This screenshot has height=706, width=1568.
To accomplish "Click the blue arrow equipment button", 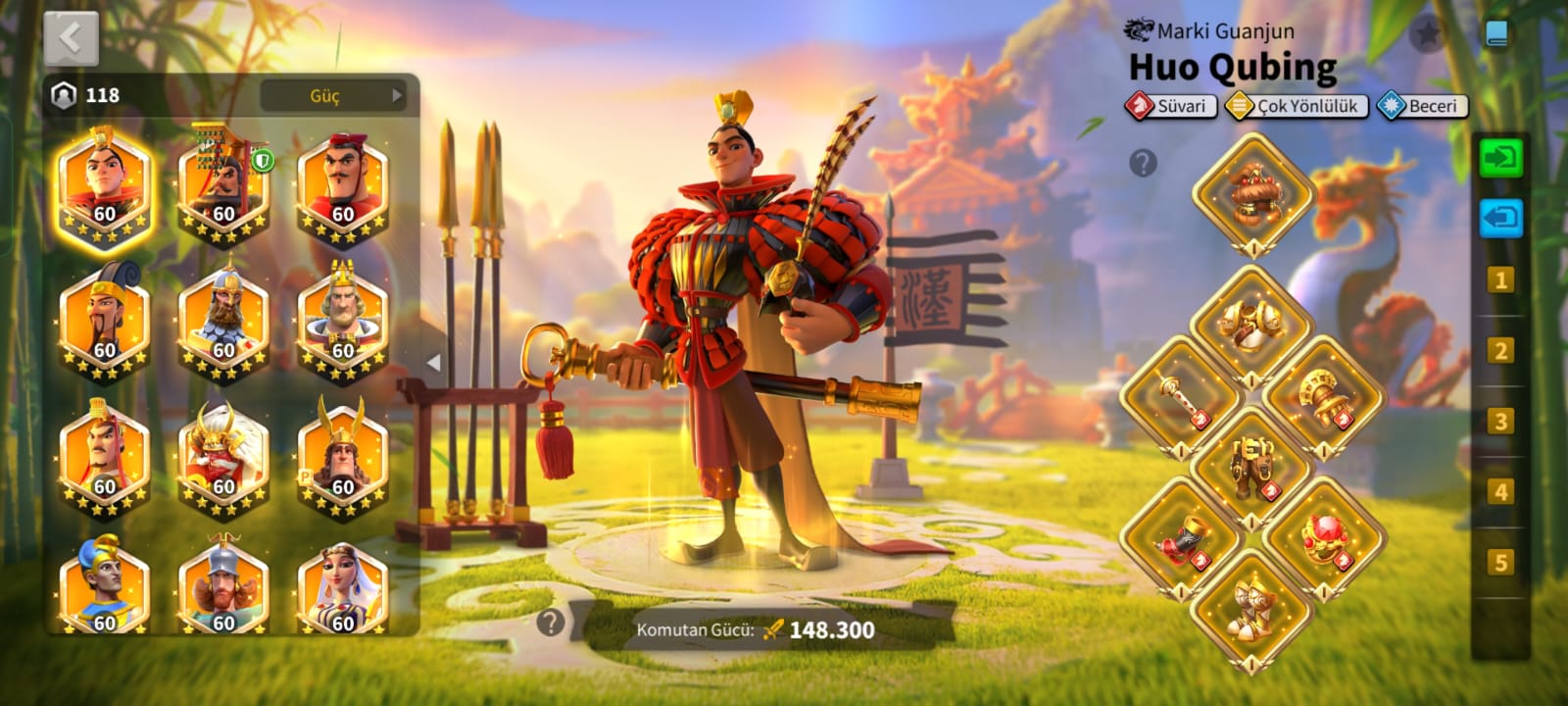I will 1500,218.
